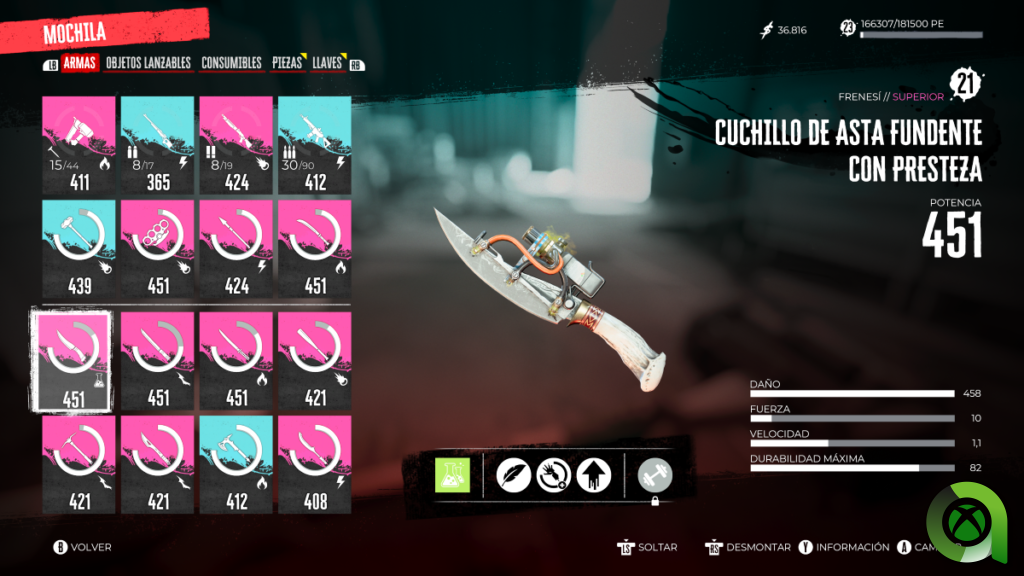This screenshot has height=576, width=1024.
Task: Open the Objetos Lanzables tab
Action: point(148,63)
